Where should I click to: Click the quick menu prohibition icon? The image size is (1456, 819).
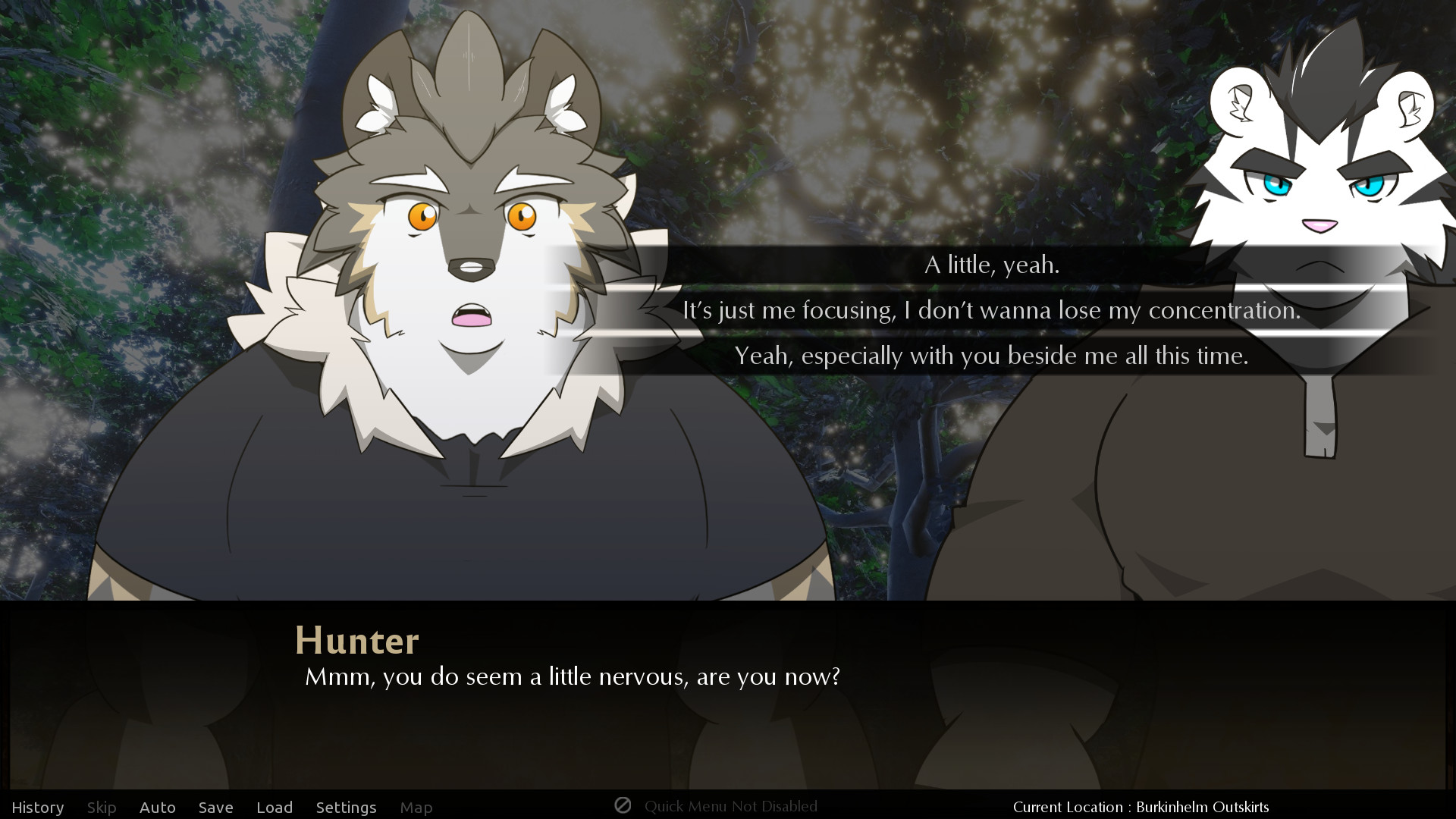[x=623, y=806]
